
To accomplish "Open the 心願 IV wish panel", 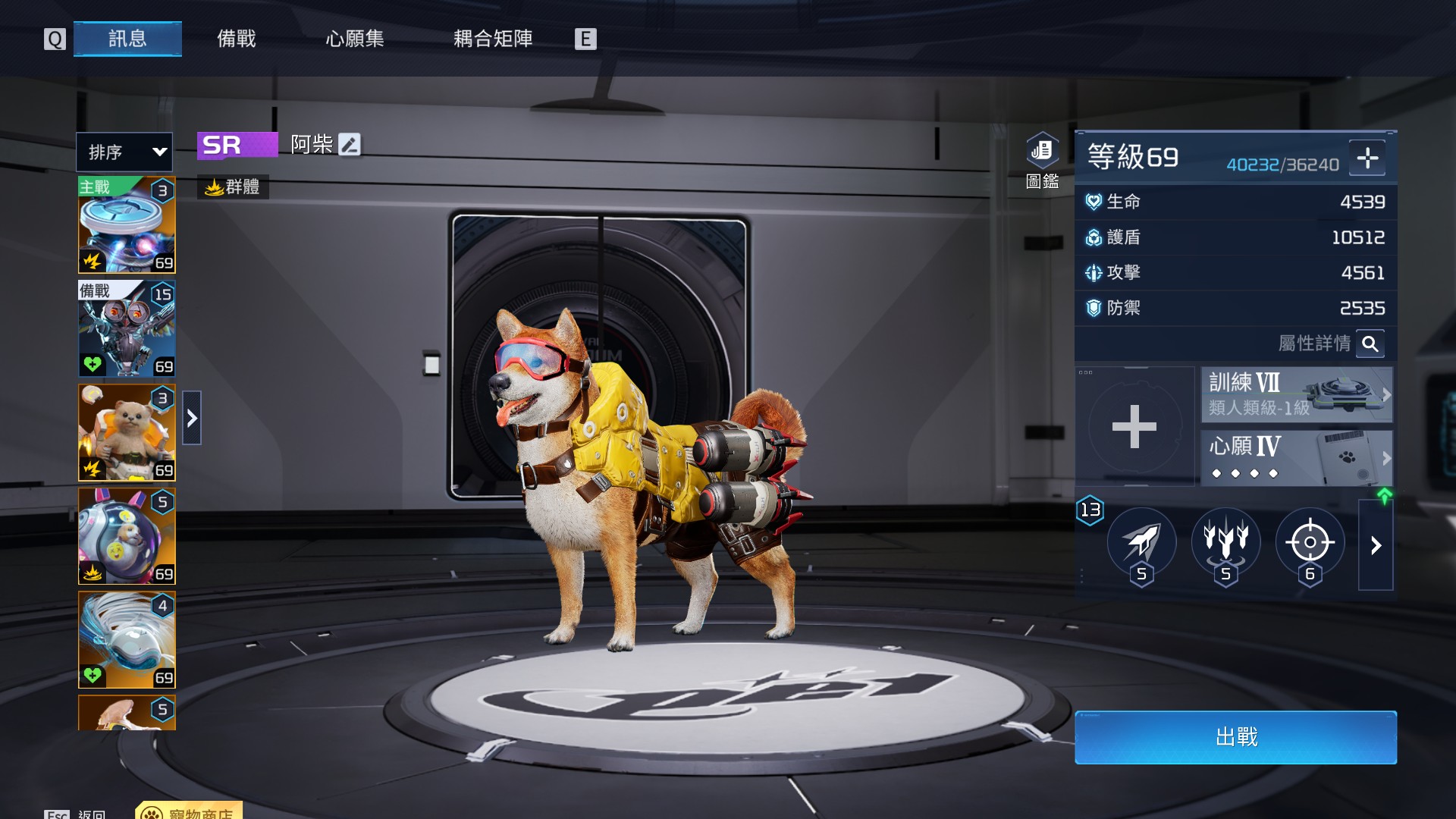I will point(1296,458).
